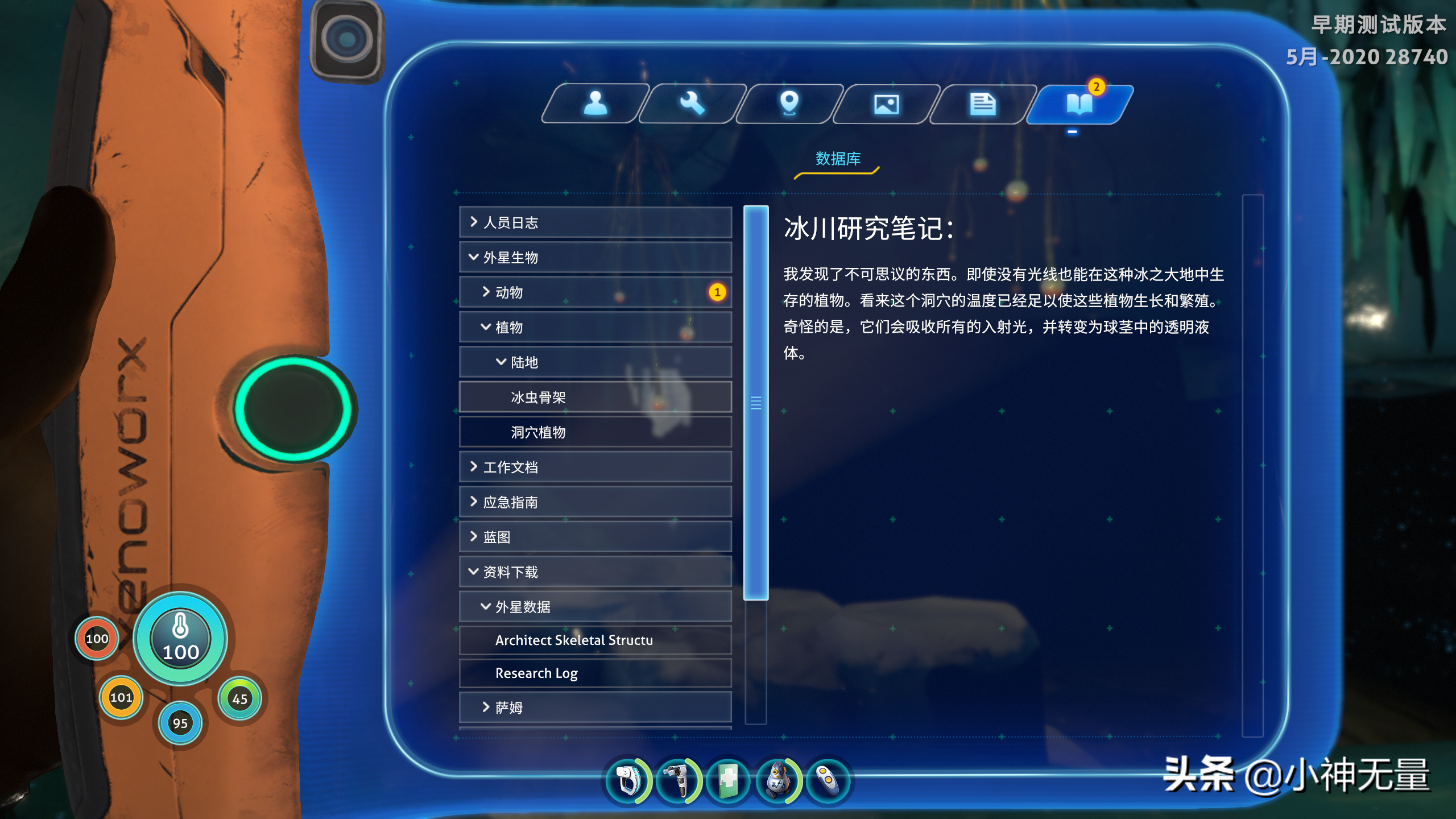Open the 冰虫骨架 databank entry

click(x=595, y=397)
